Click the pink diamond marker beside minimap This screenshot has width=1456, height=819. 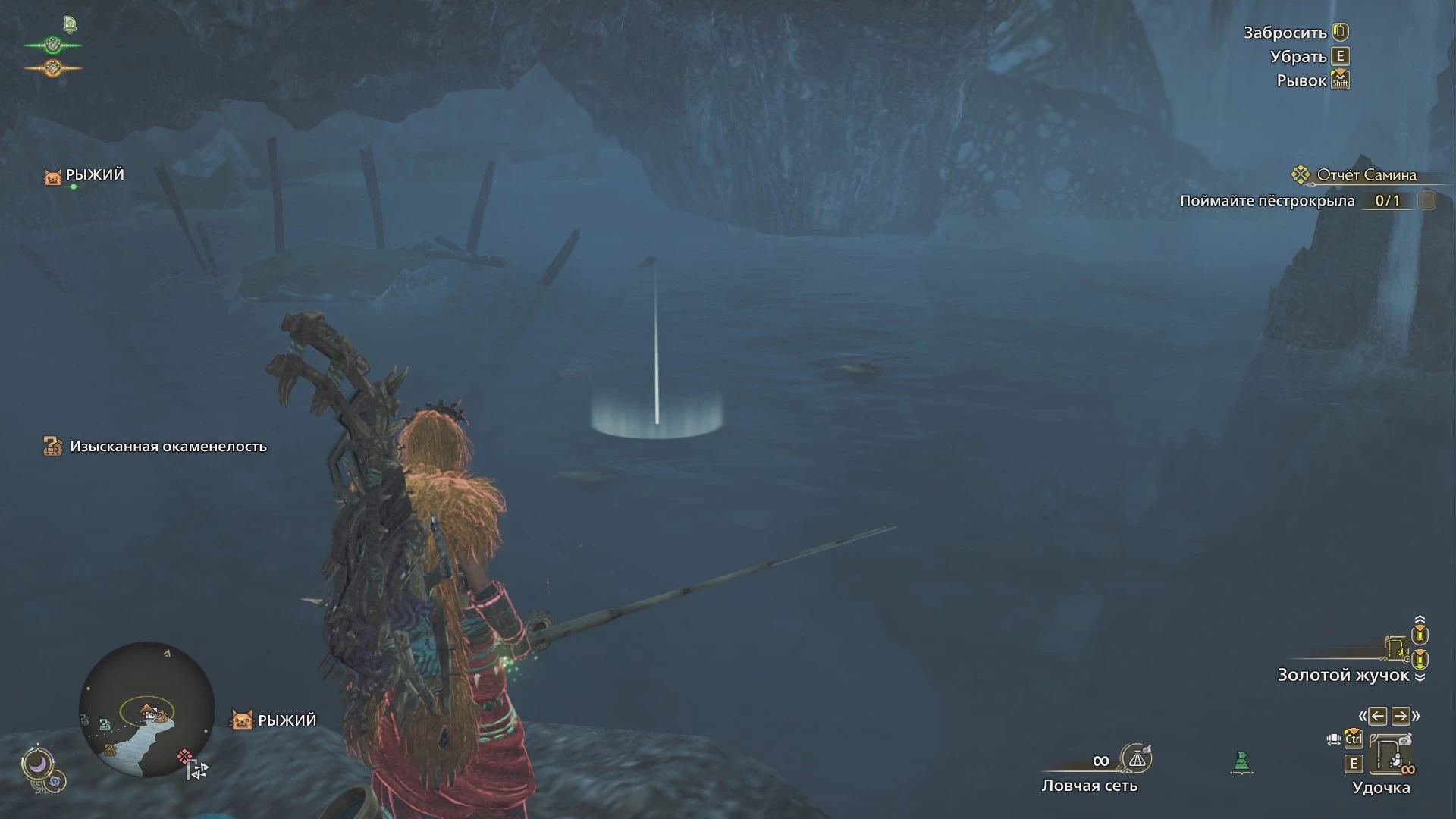coord(184,756)
